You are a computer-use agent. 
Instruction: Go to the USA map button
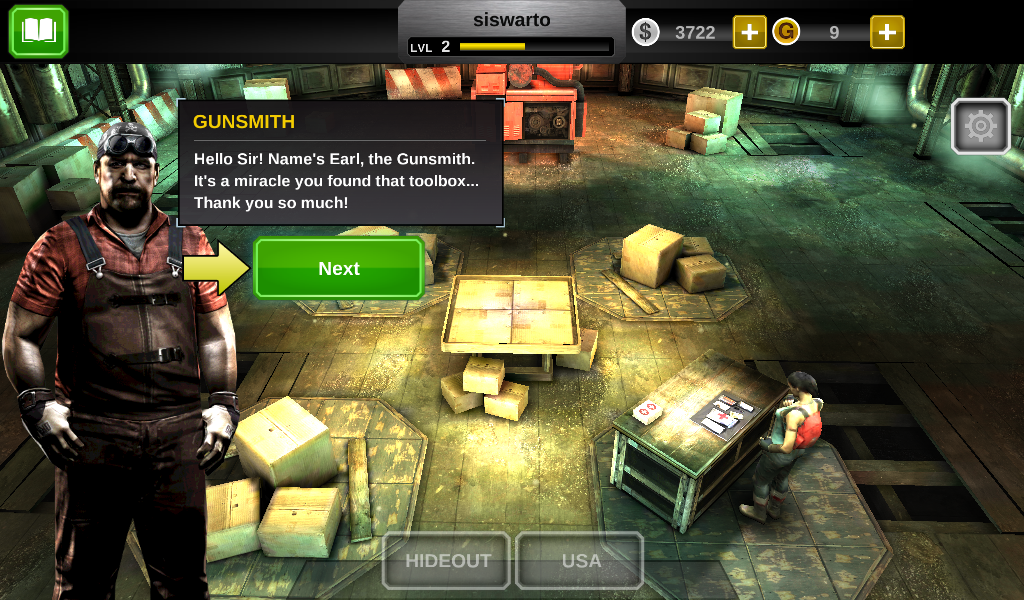point(580,560)
